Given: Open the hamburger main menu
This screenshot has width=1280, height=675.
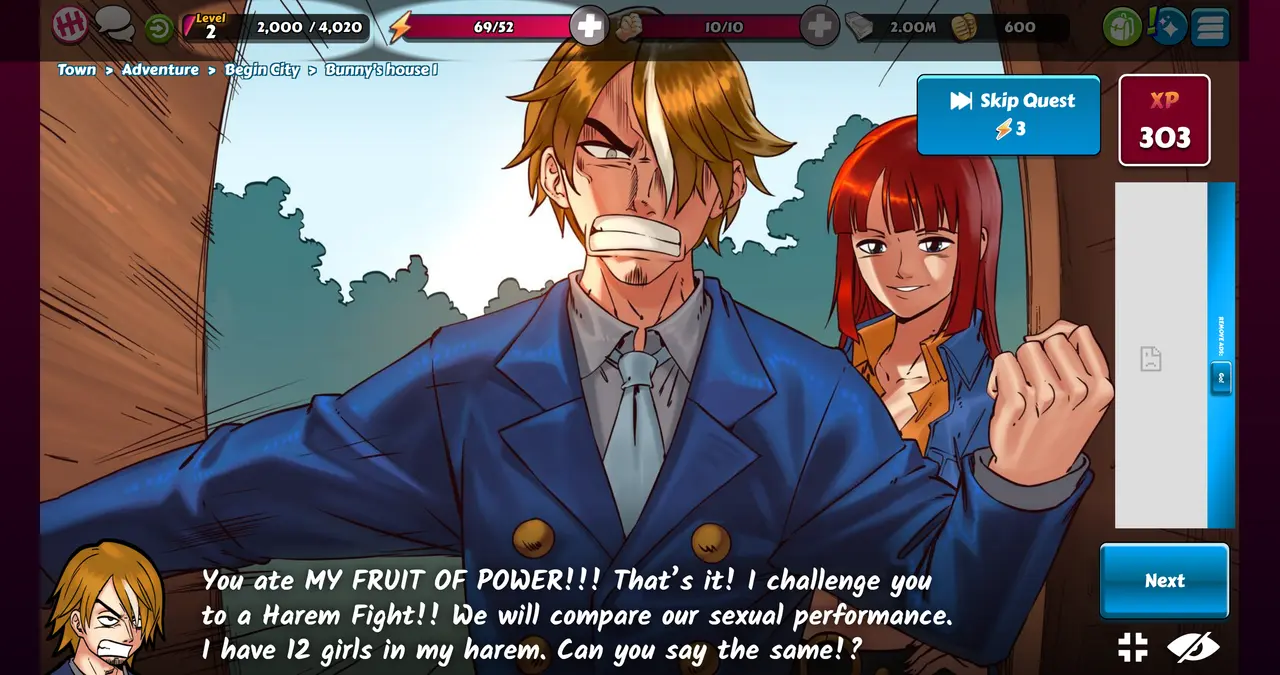Looking at the screenshot, I should (x=1210, y=27).
